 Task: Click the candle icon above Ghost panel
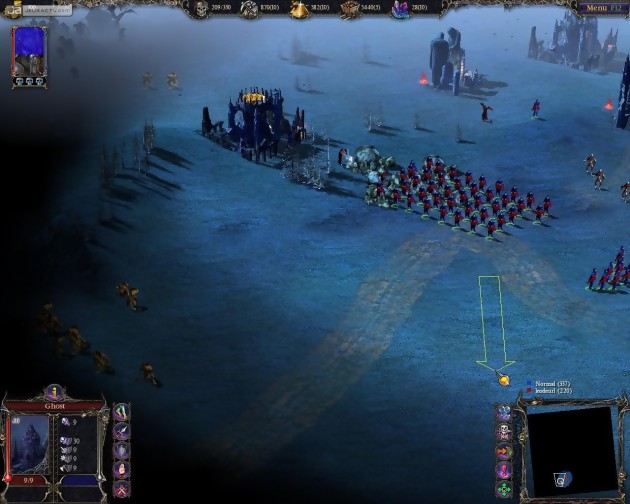click(x=54, y=393)
